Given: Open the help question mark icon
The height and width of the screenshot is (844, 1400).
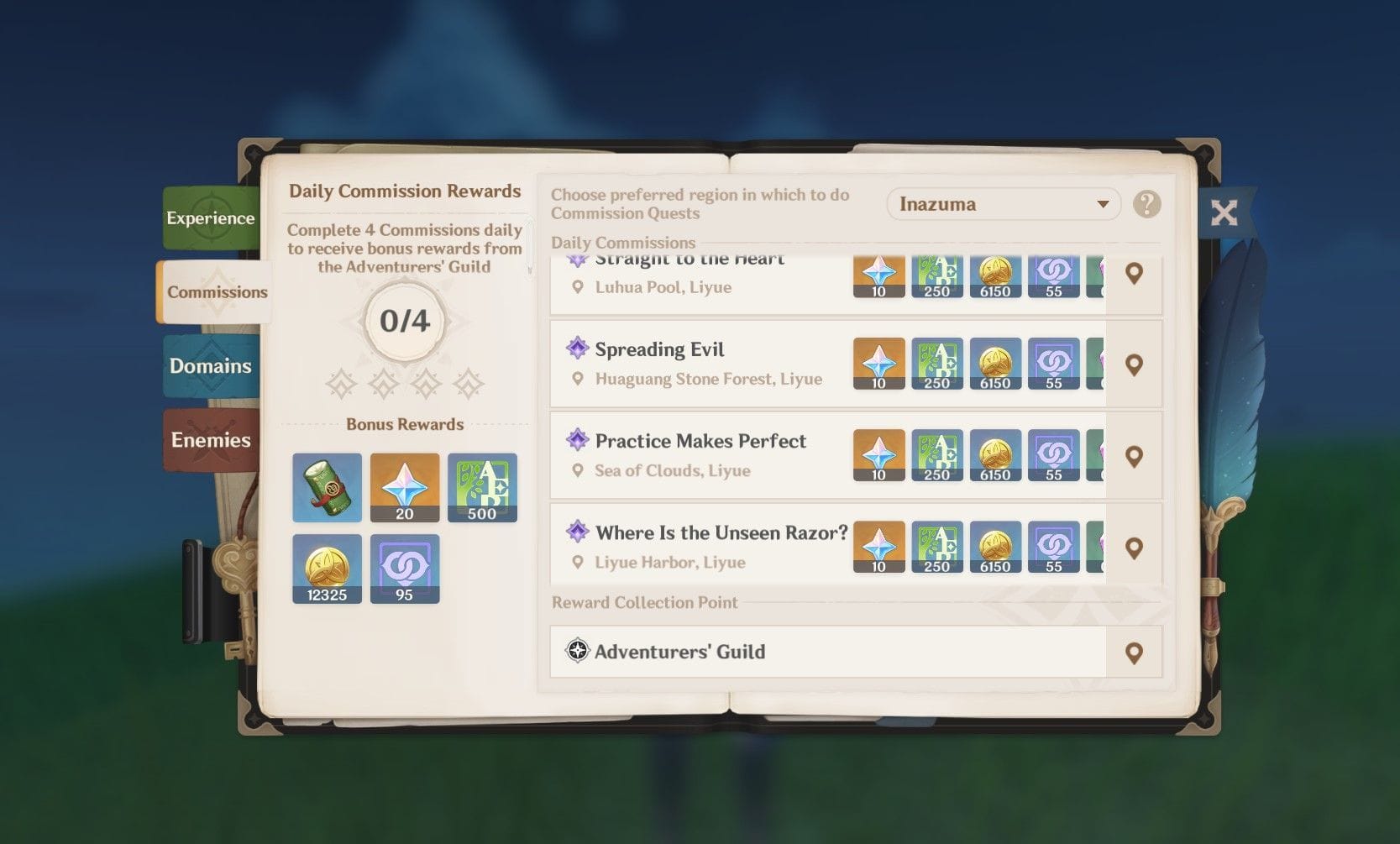Looking at the screenshot, I should [x=1148, y=204].
